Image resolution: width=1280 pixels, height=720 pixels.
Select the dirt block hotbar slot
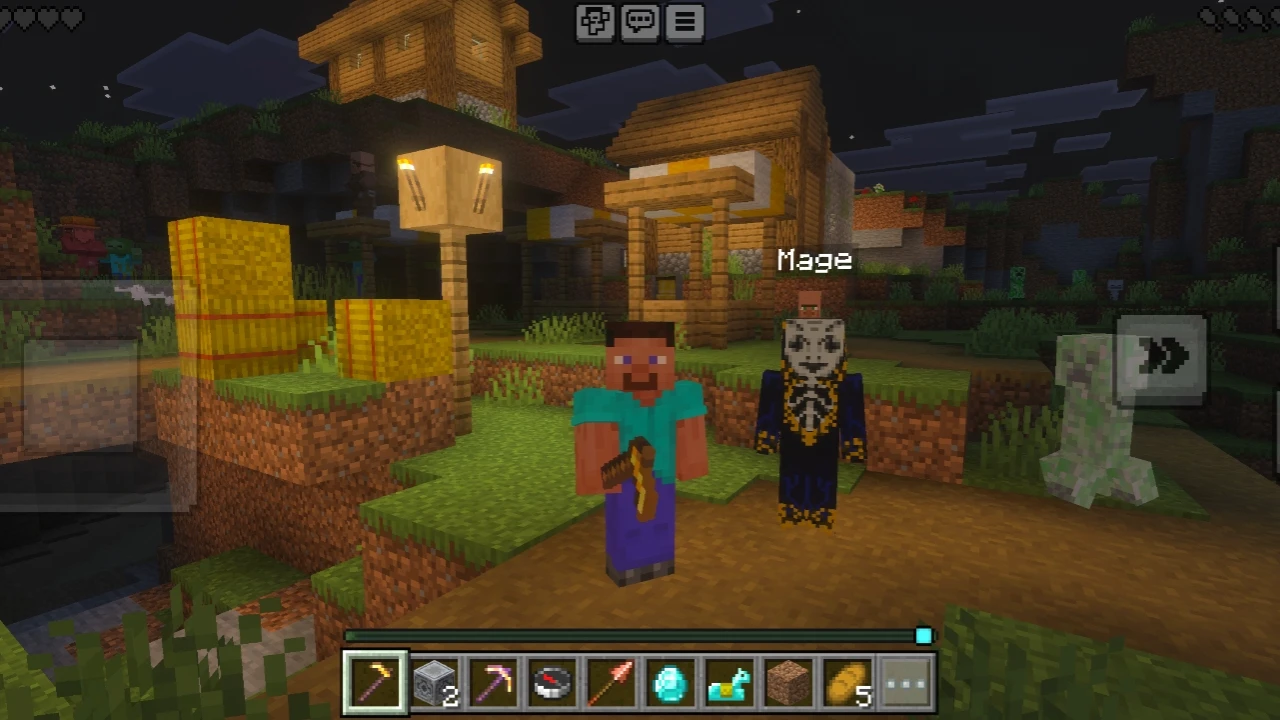(787, 683)
